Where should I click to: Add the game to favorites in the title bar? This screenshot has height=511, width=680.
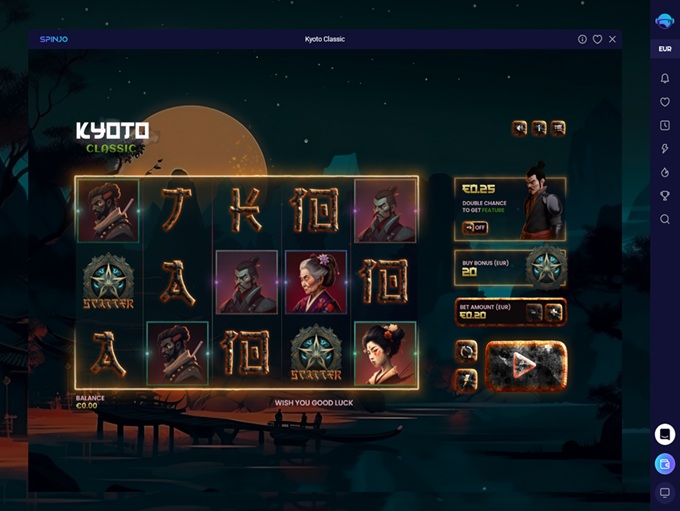tap(597, 39)
